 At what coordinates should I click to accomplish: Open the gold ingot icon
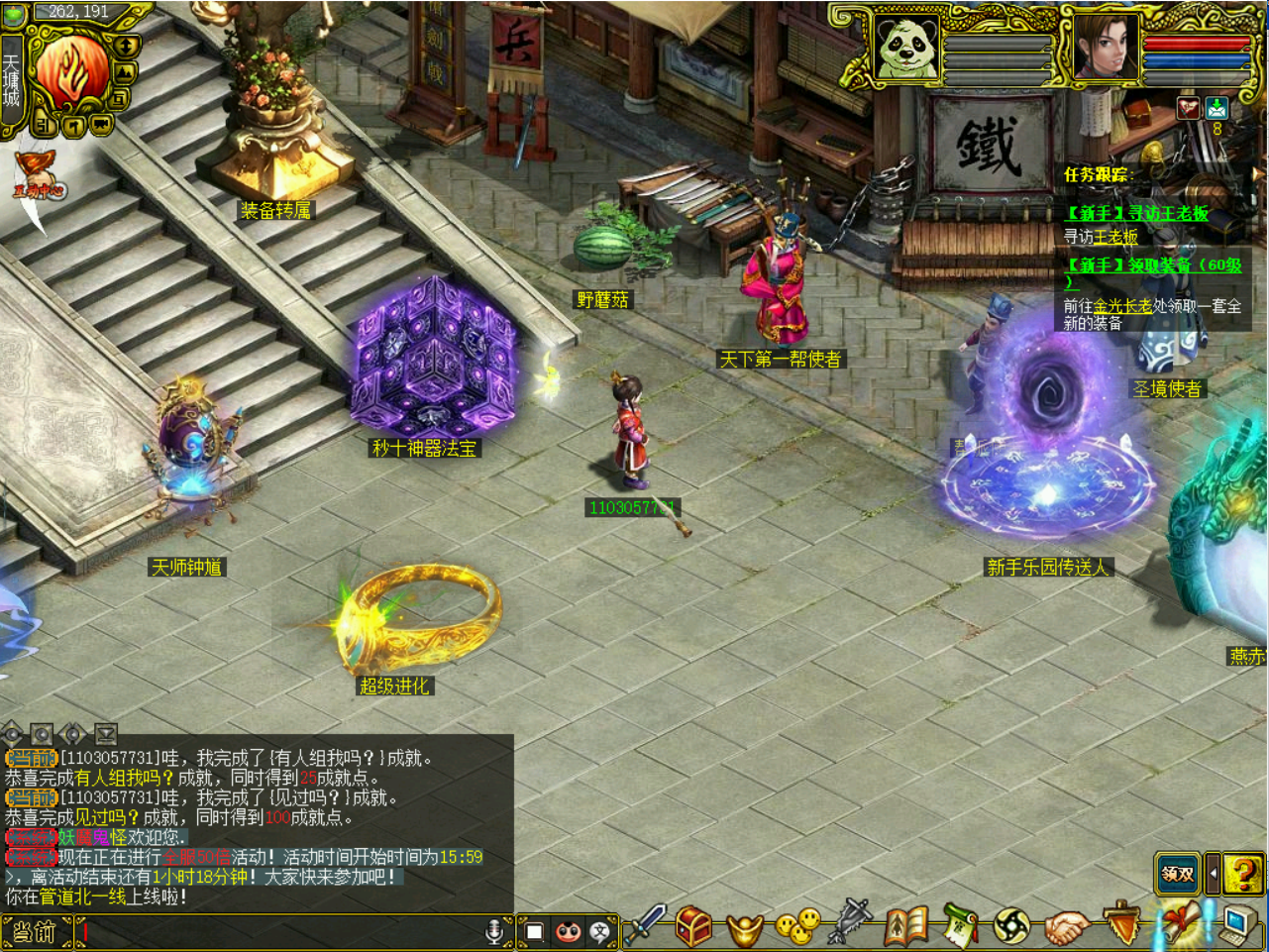746,929
